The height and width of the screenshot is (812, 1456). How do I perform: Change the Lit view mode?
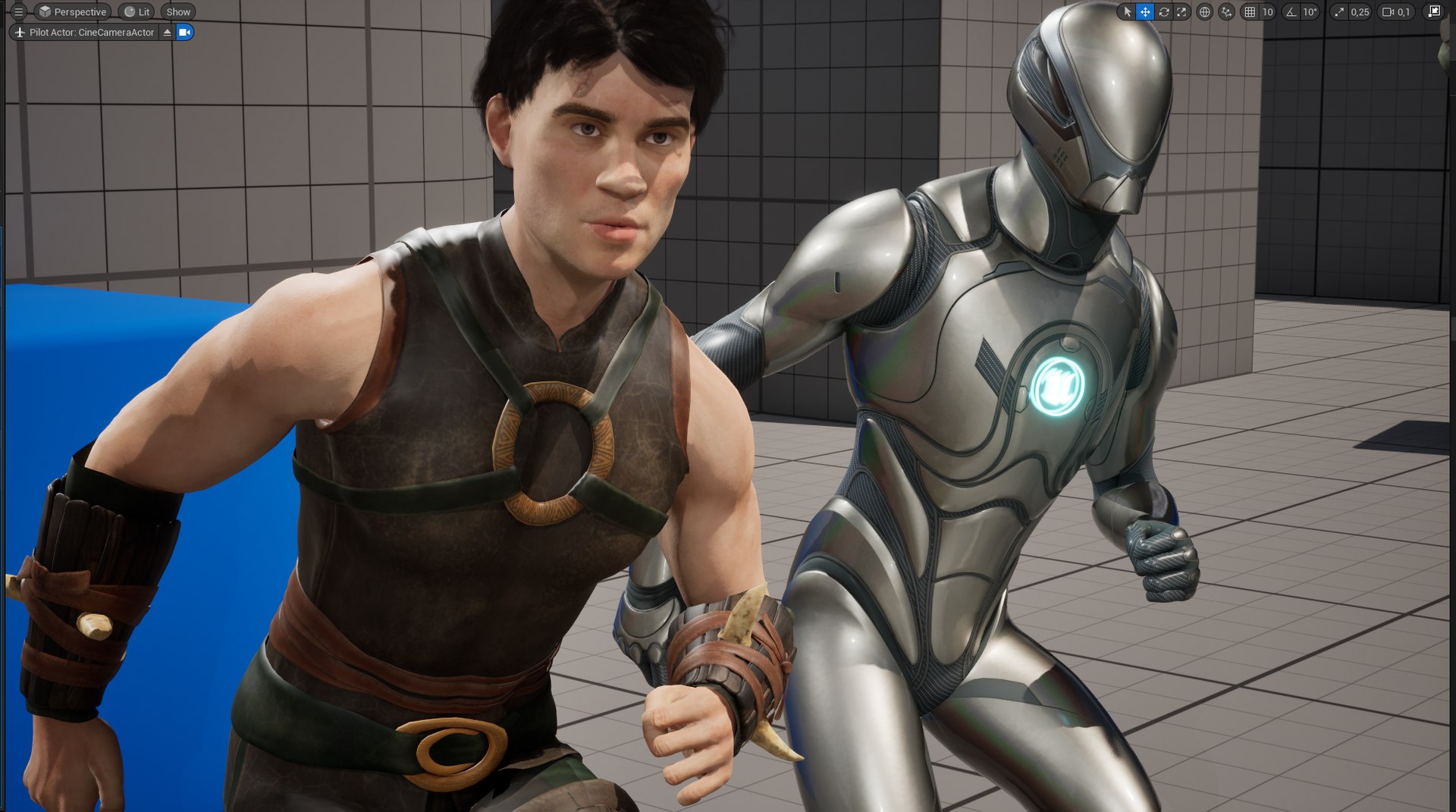137,12
